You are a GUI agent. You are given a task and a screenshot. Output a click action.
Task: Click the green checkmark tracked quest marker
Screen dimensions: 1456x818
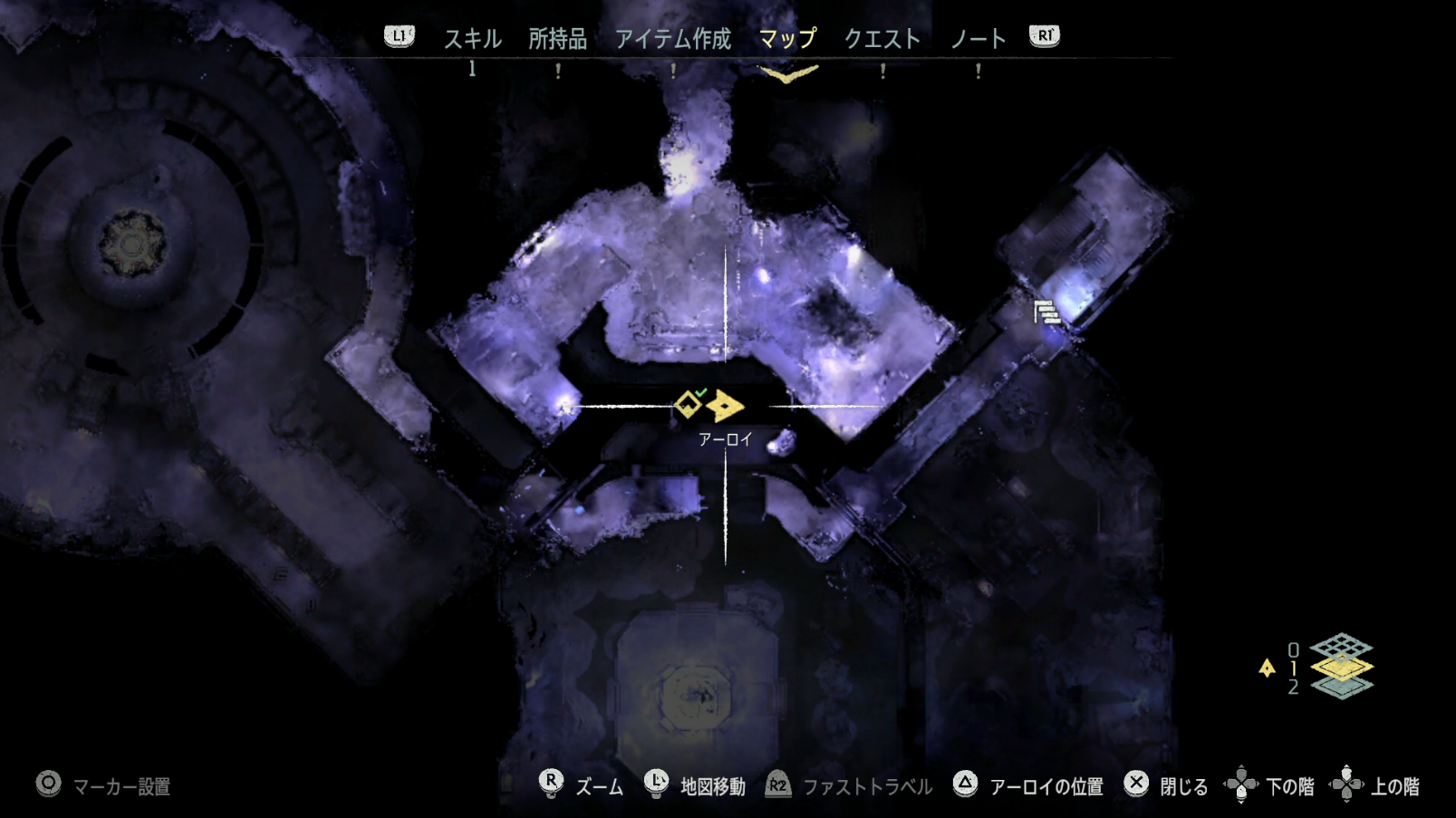point(699,391)
